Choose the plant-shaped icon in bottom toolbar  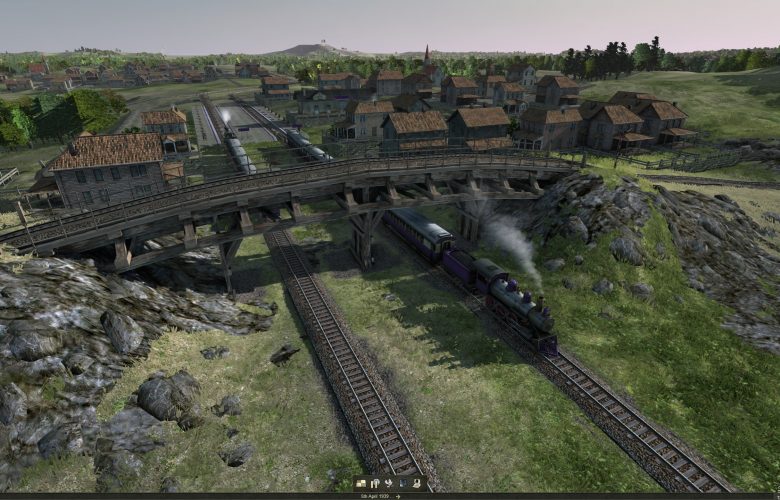(389, 483)
